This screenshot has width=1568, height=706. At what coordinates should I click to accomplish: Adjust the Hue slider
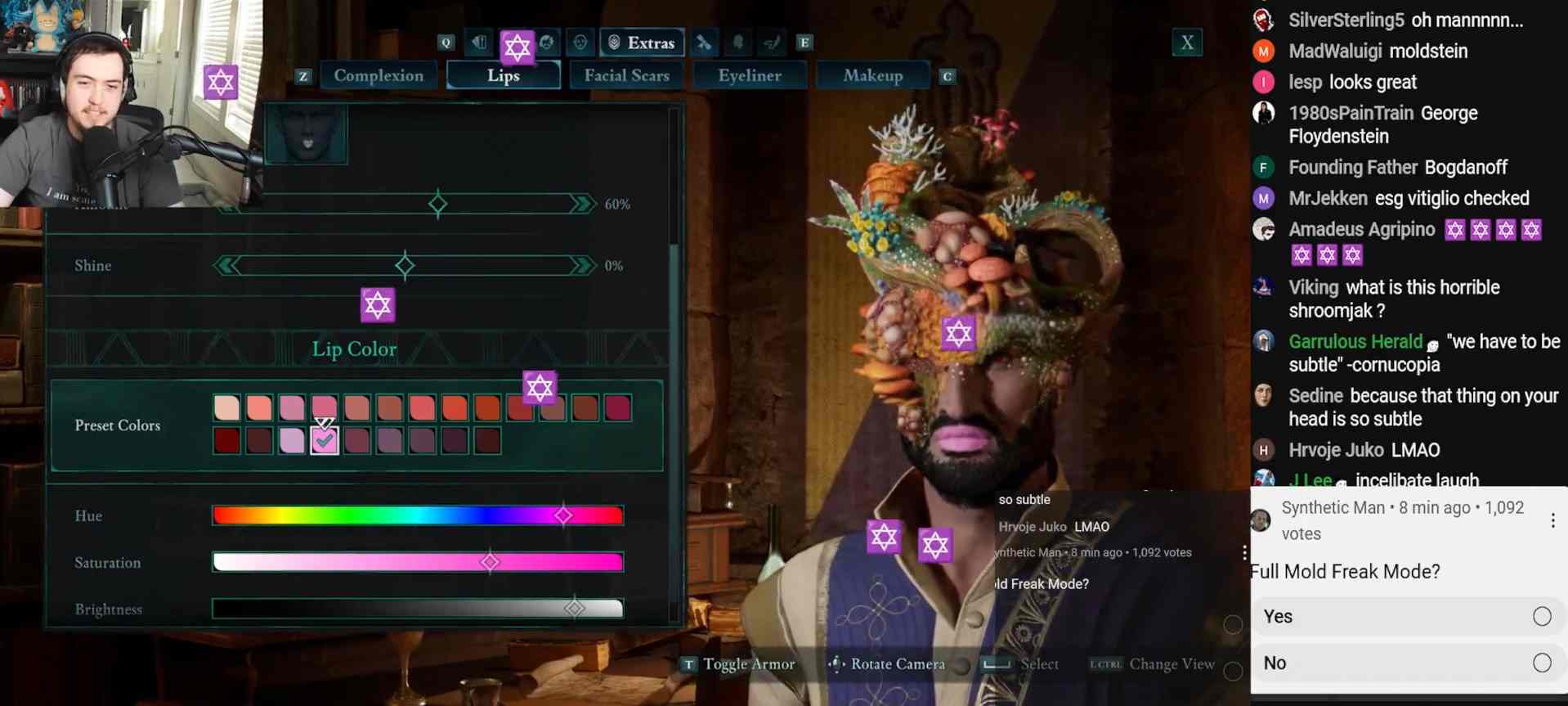coord(563,515)
